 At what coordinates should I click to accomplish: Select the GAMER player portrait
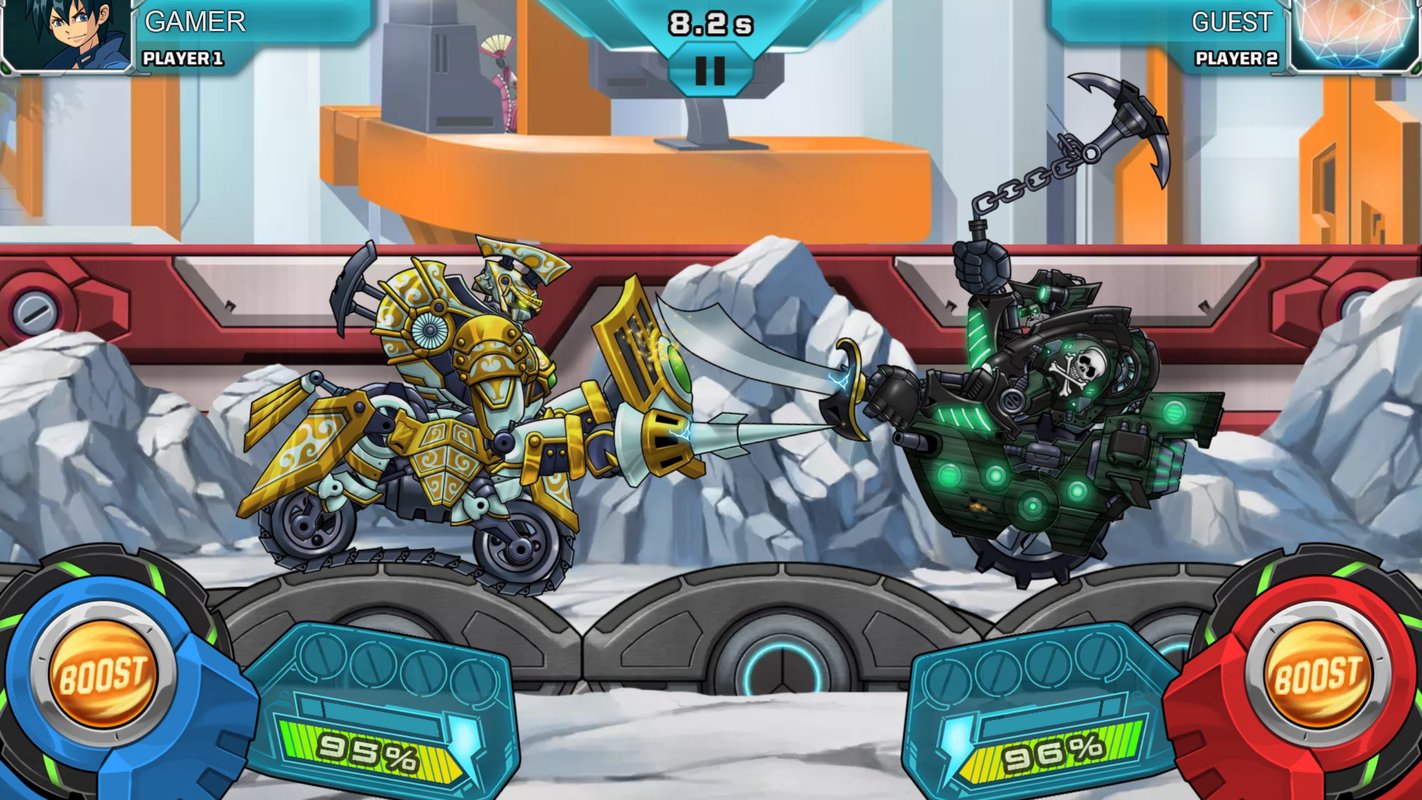tap(67, 35)
